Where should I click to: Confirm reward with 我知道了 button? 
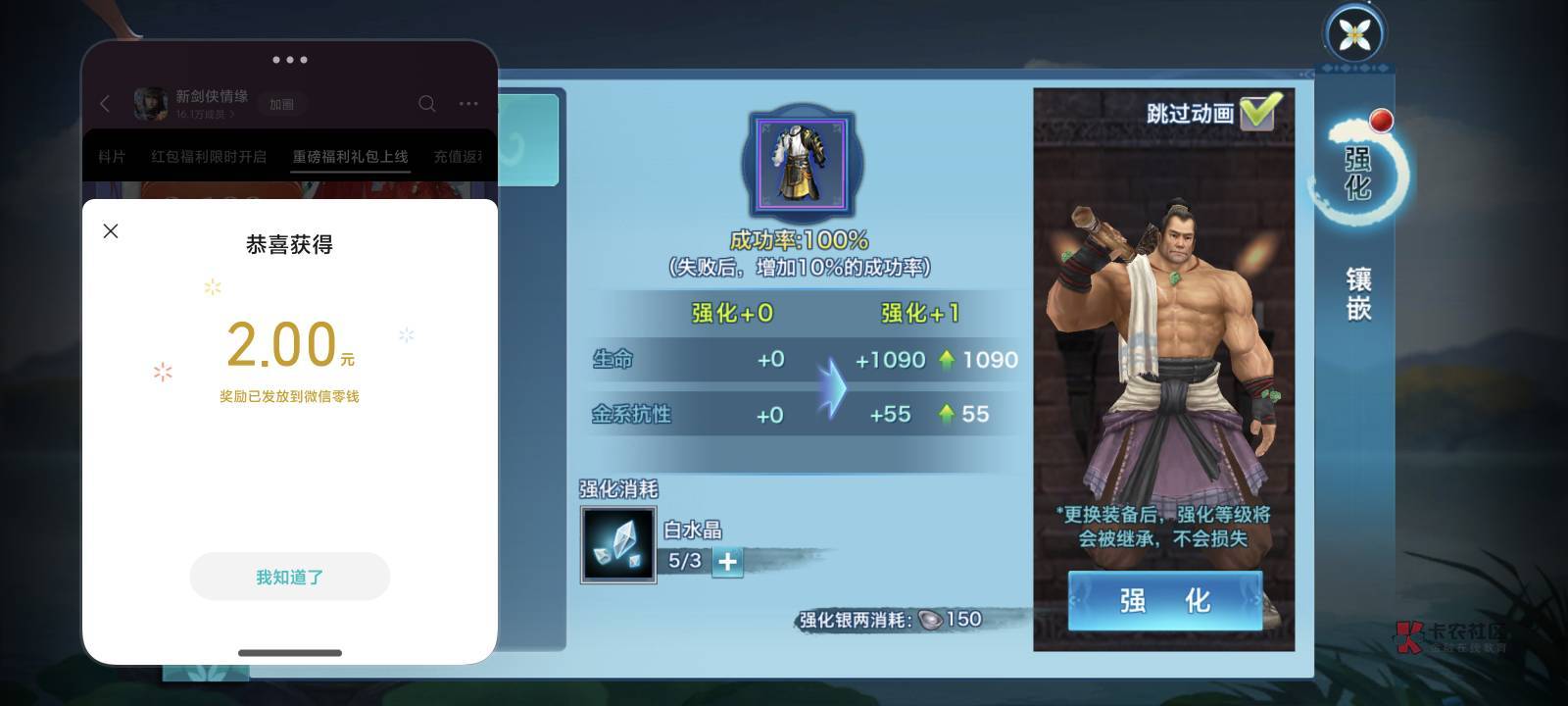pos(290,577)
